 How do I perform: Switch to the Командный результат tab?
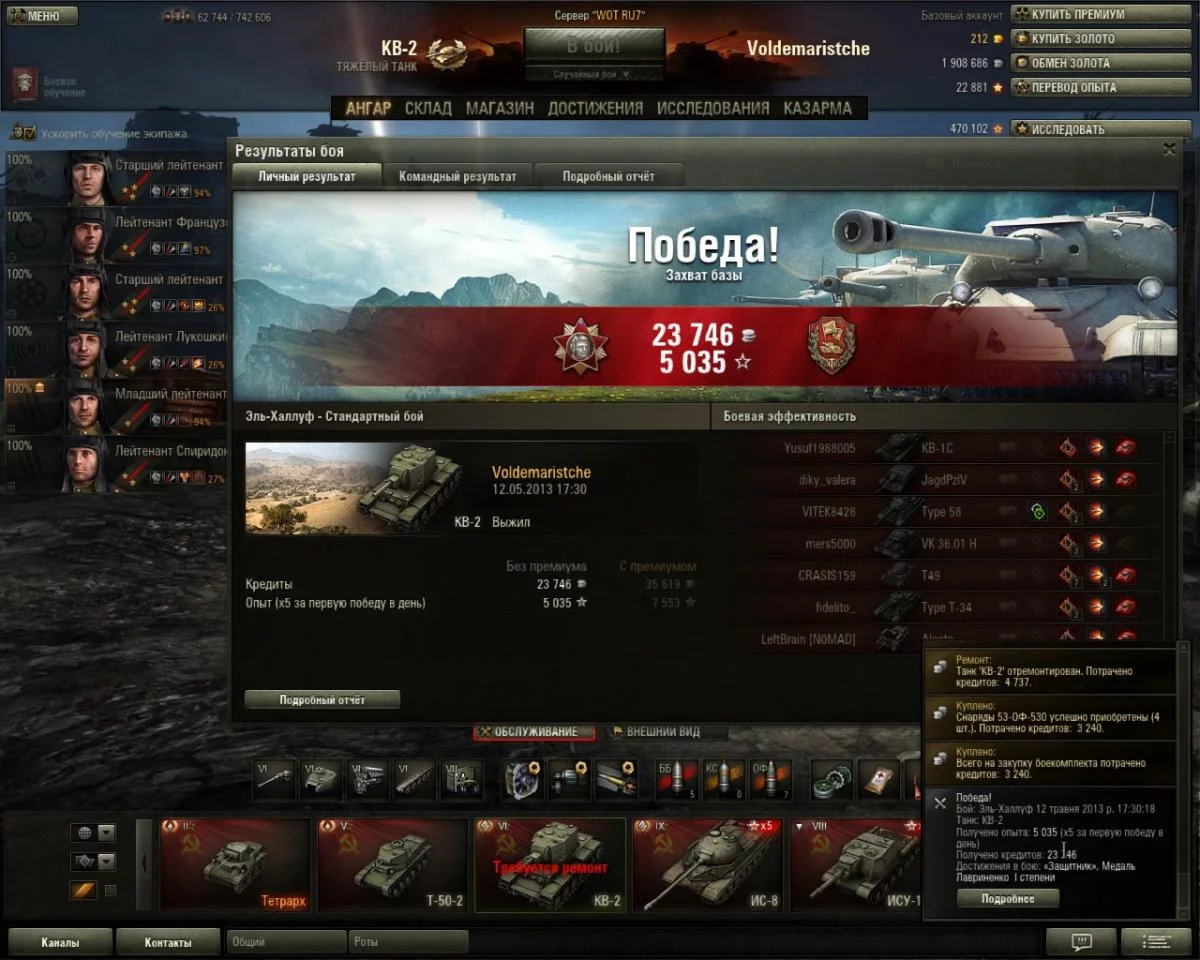click(x=458, y=176)
